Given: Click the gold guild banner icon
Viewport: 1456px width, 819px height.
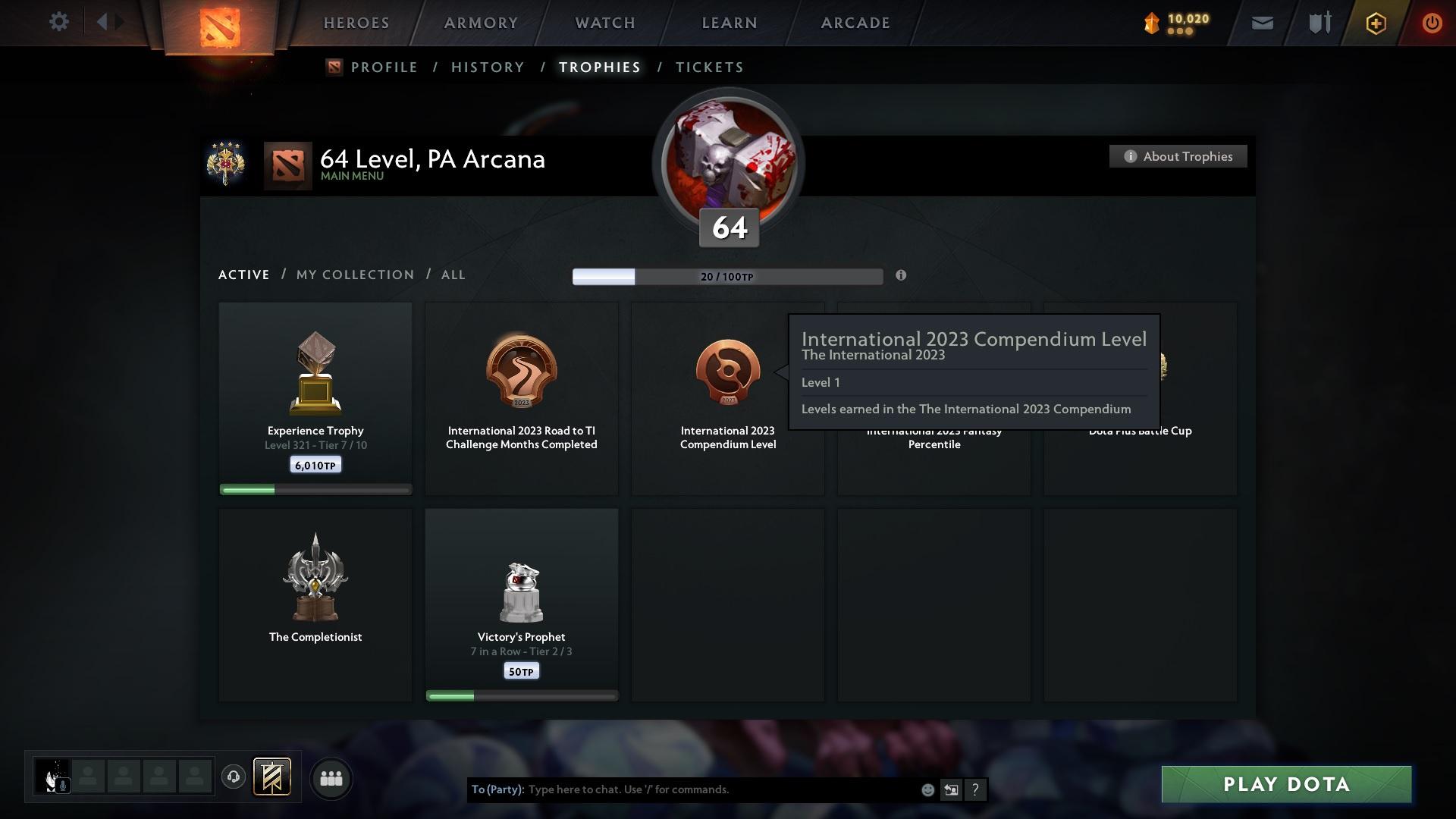Looking at the screenshot, I should click(273, 777).
